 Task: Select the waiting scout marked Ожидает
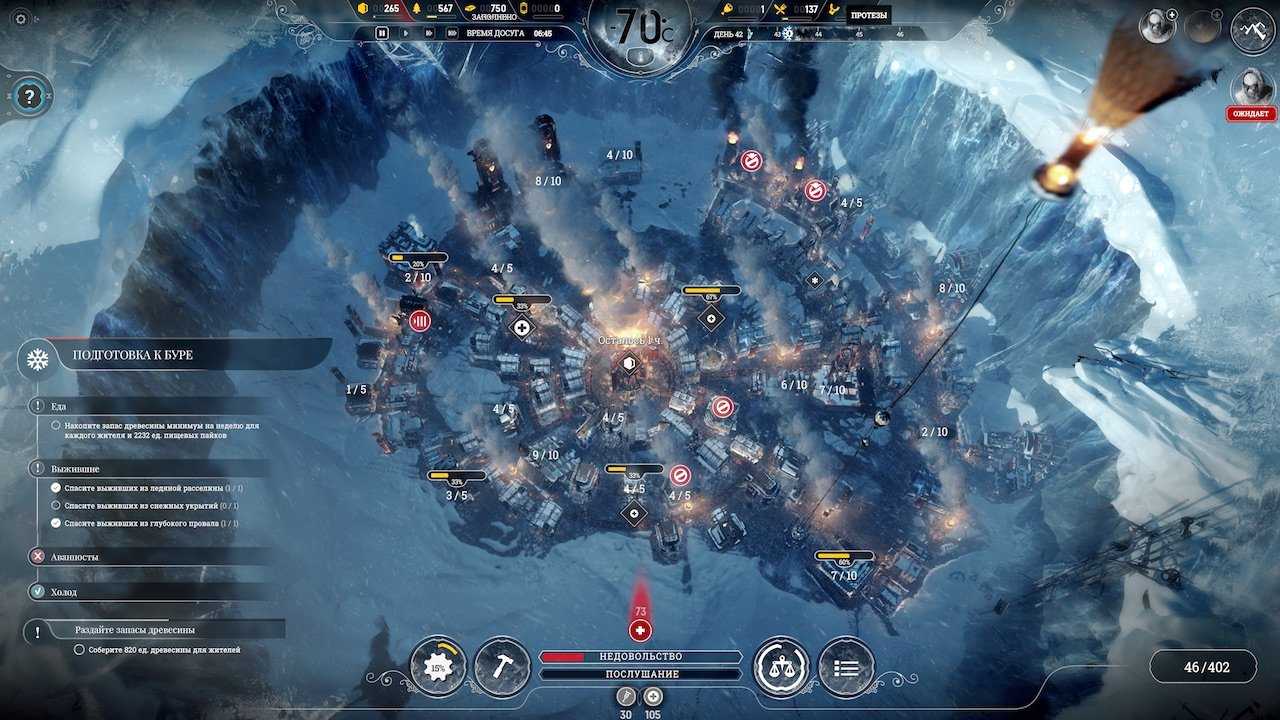[1251, 88]
